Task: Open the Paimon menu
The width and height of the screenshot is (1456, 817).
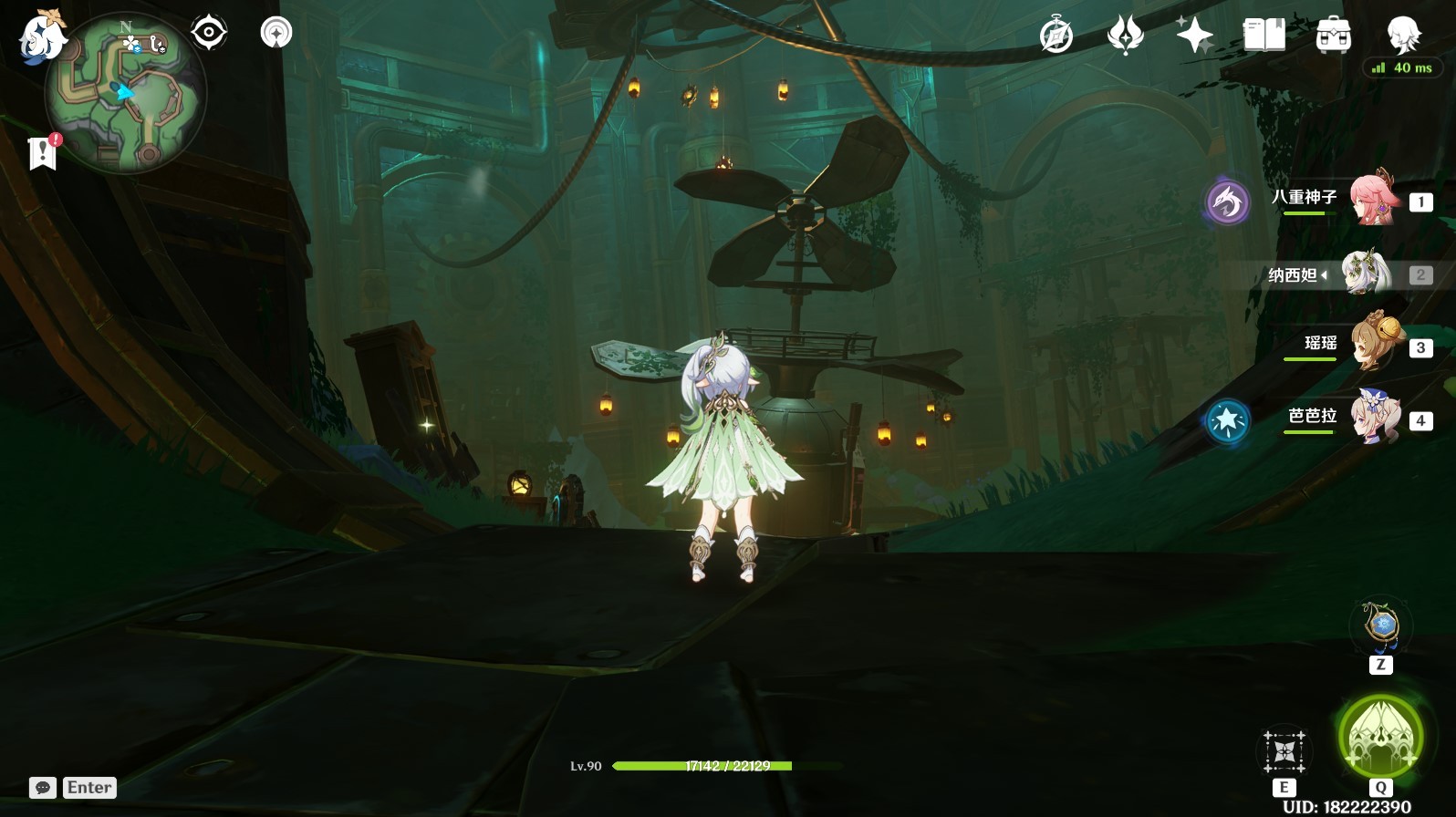Action: pos(41,36)
